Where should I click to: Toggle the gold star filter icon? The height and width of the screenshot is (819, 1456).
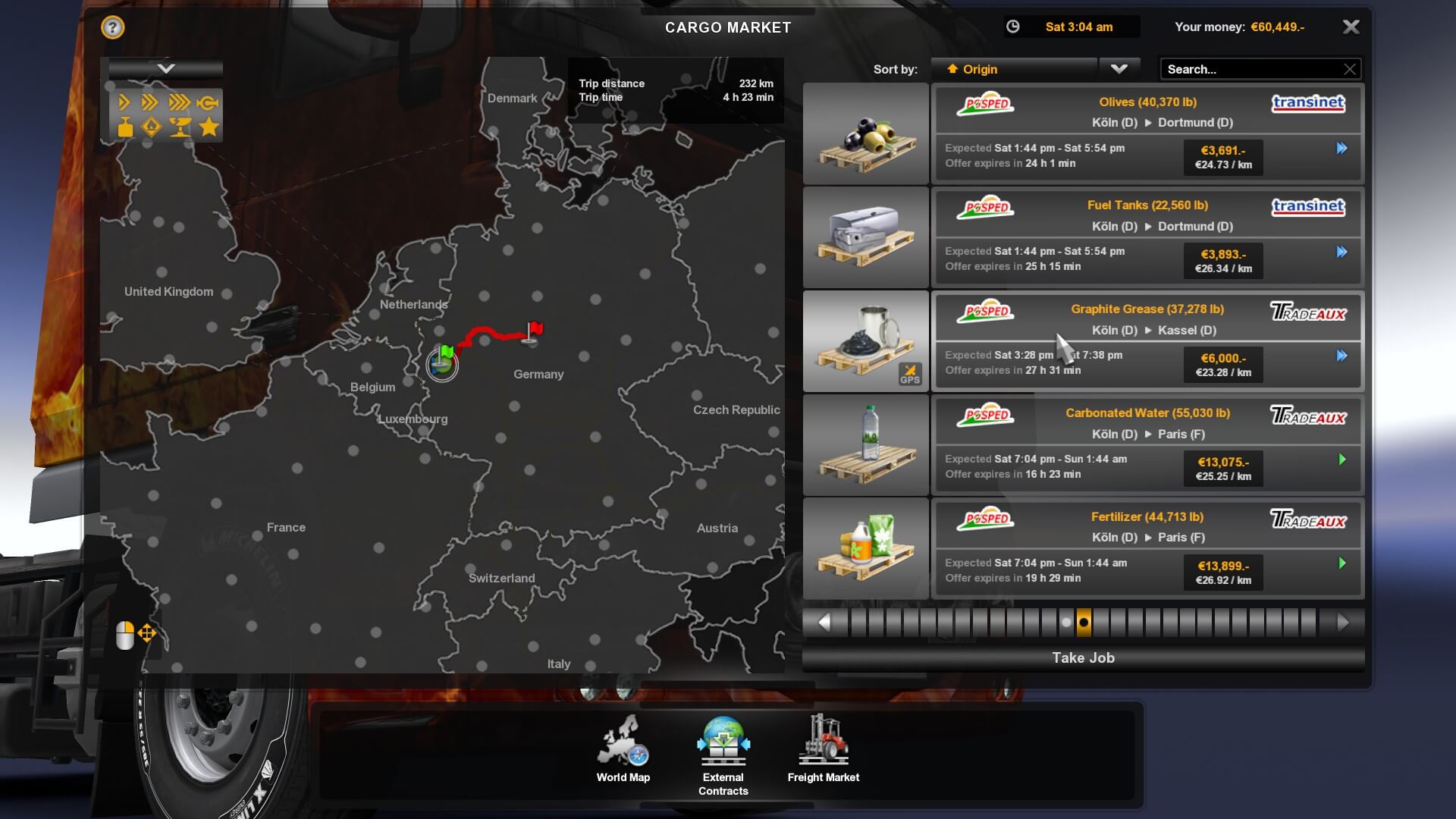pos(209,127)
